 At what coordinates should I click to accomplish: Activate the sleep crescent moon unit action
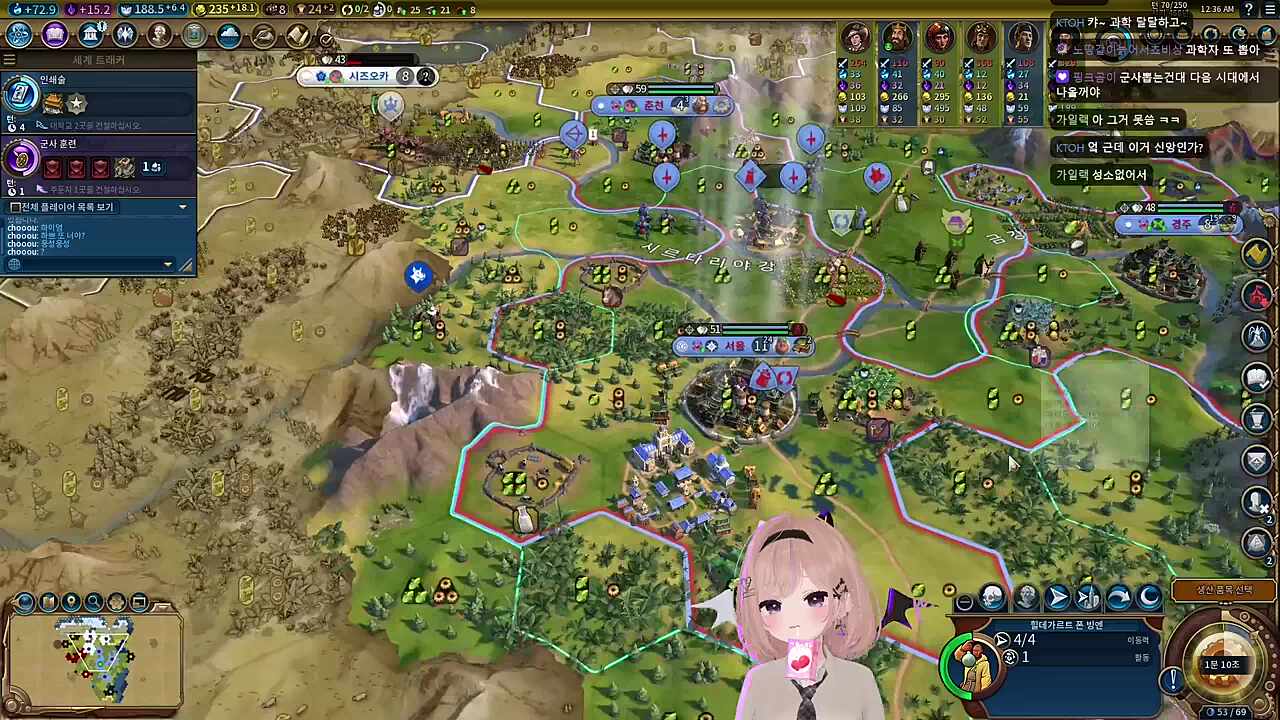point(1149,598)
